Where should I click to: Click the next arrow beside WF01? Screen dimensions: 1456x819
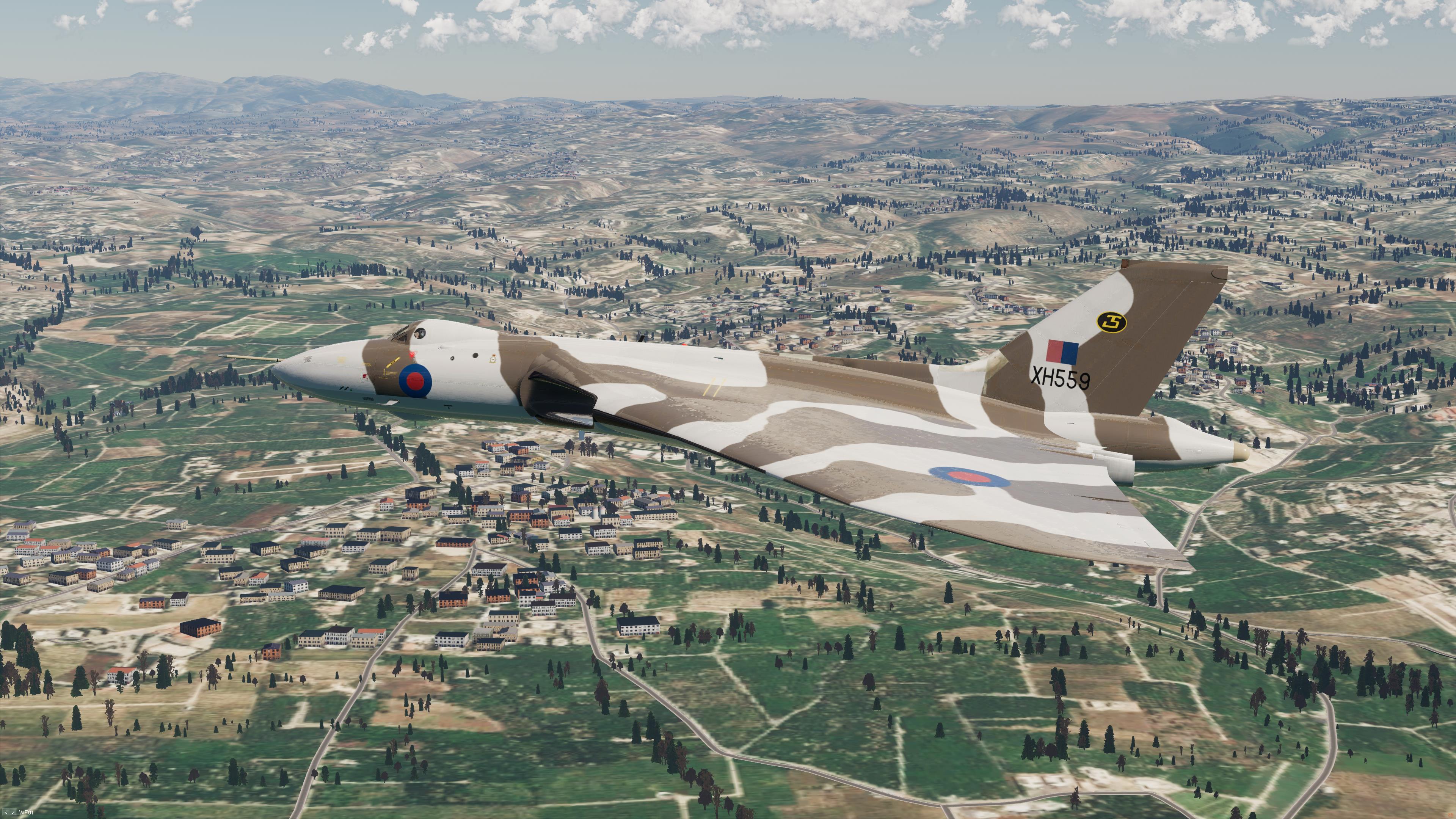(x=13, y=812)
